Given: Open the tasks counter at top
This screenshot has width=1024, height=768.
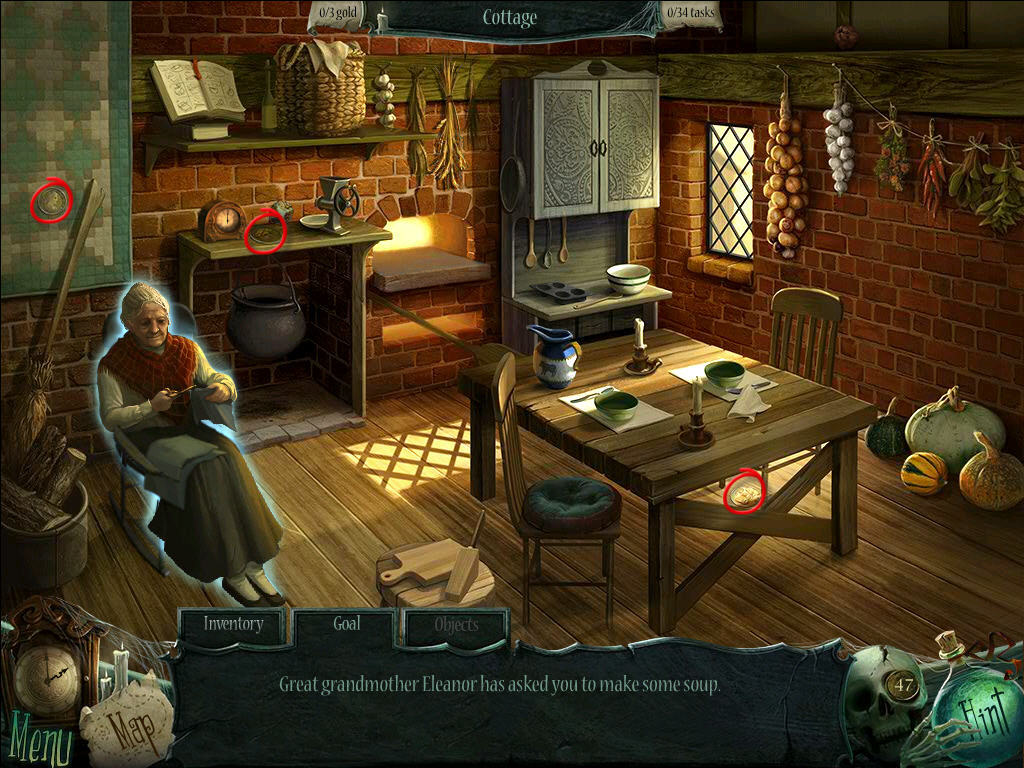Looking at the screenshot, I should (690, 15).
